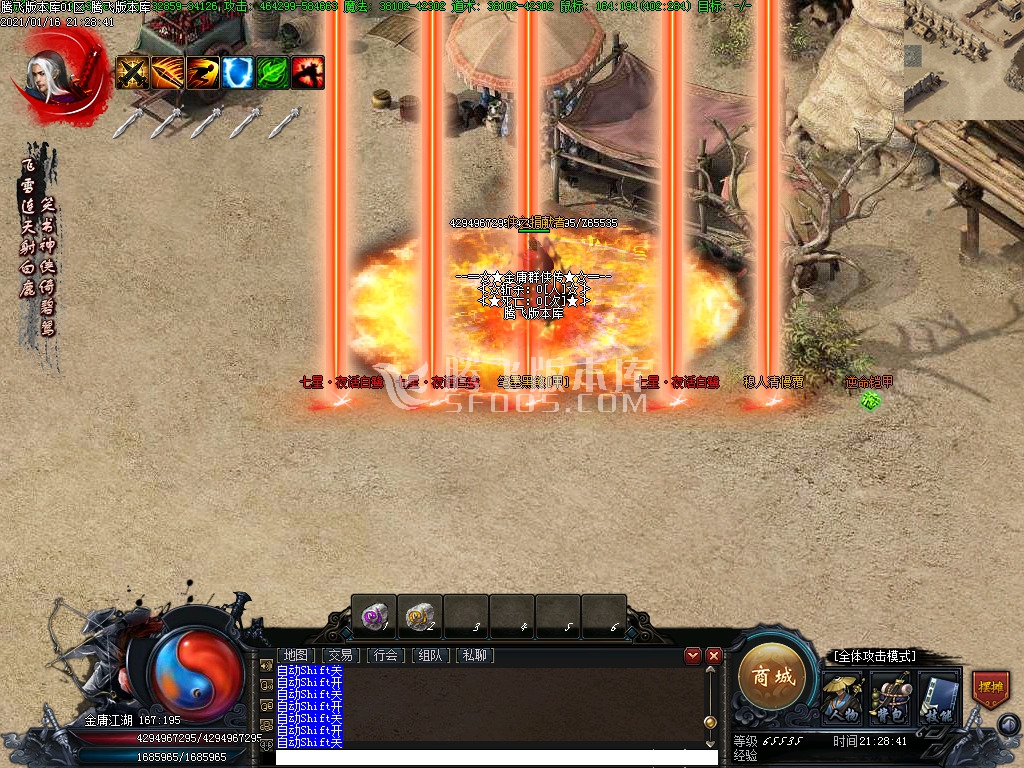Image resolution: width=1024 pixels, height=768 pixels.
Task: Open the 商城 shop button
Action: coord(772,677)
